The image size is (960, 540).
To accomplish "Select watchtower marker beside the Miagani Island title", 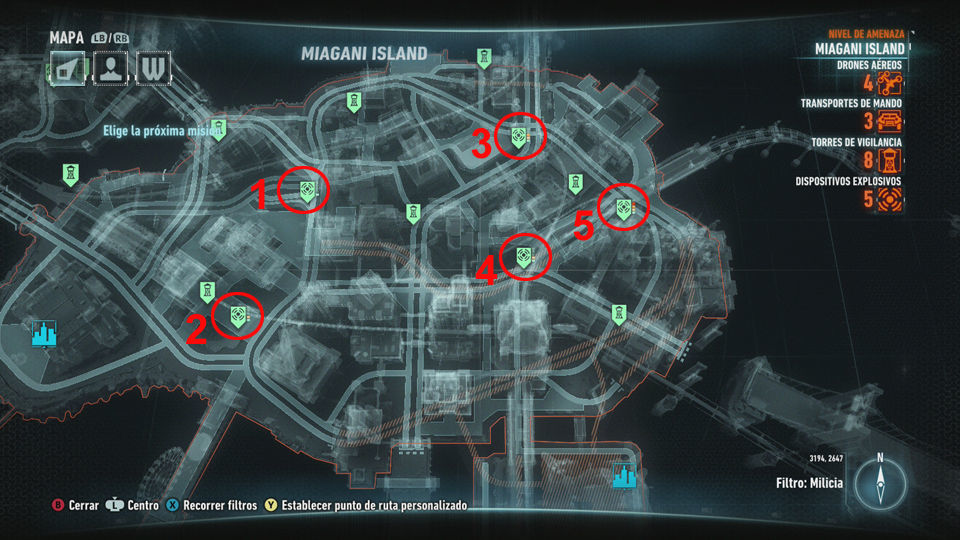I will tap(485, 58).
